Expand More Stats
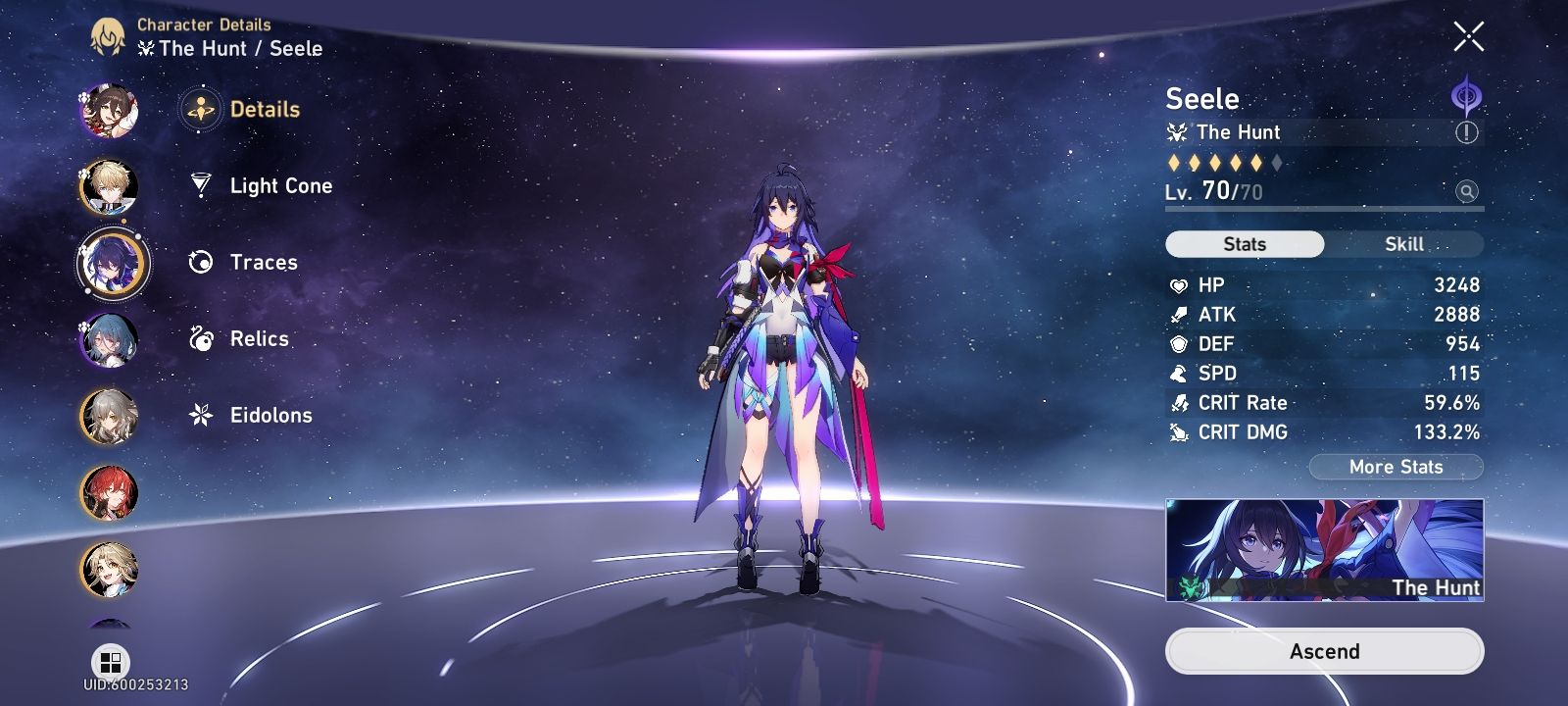 1396,467
